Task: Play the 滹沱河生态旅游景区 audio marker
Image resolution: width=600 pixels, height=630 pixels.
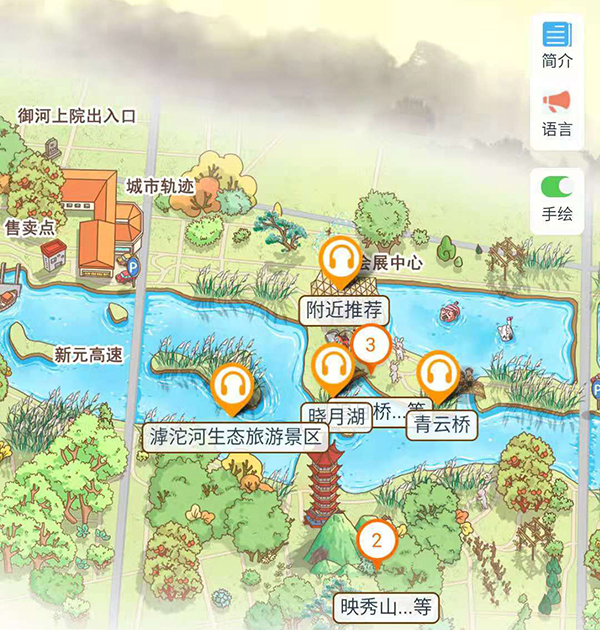Action: (x=234, y=386)
